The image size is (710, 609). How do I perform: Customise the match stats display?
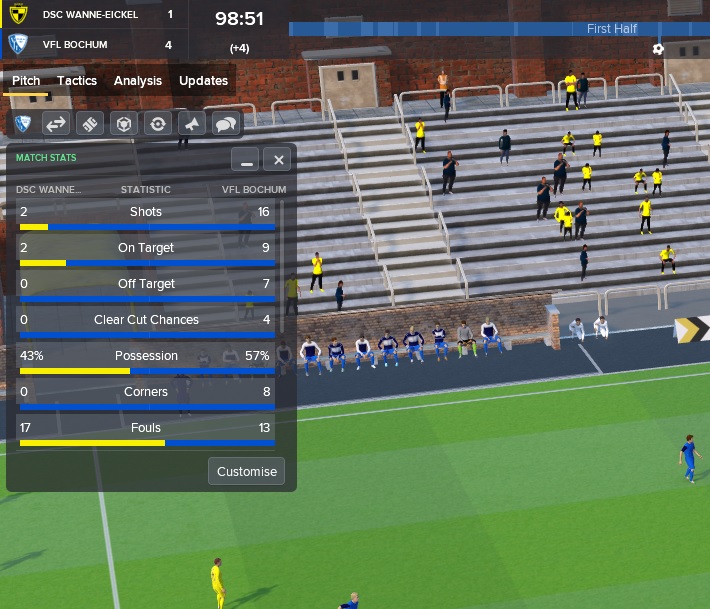[x=246, y=471]
